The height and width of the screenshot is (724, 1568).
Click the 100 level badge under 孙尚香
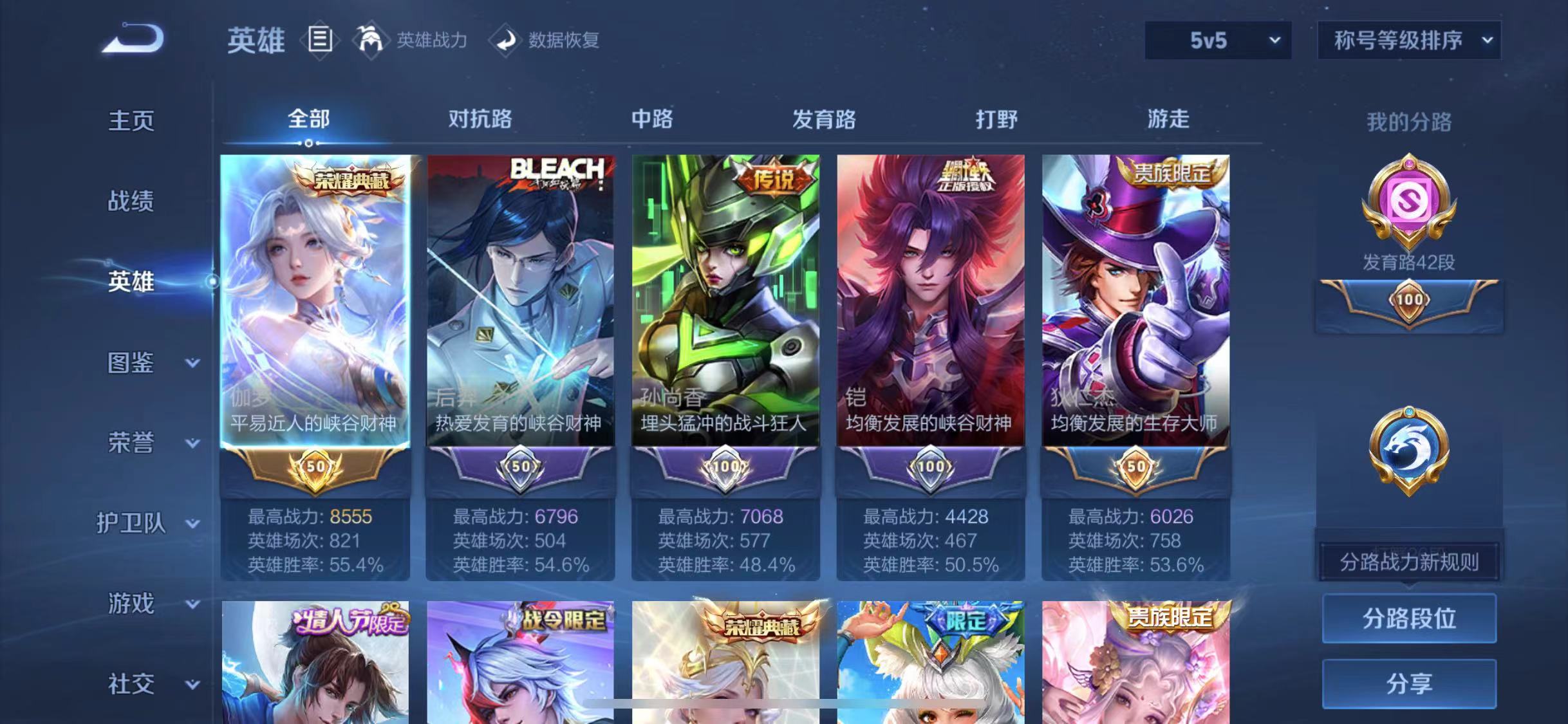[725, 468]
